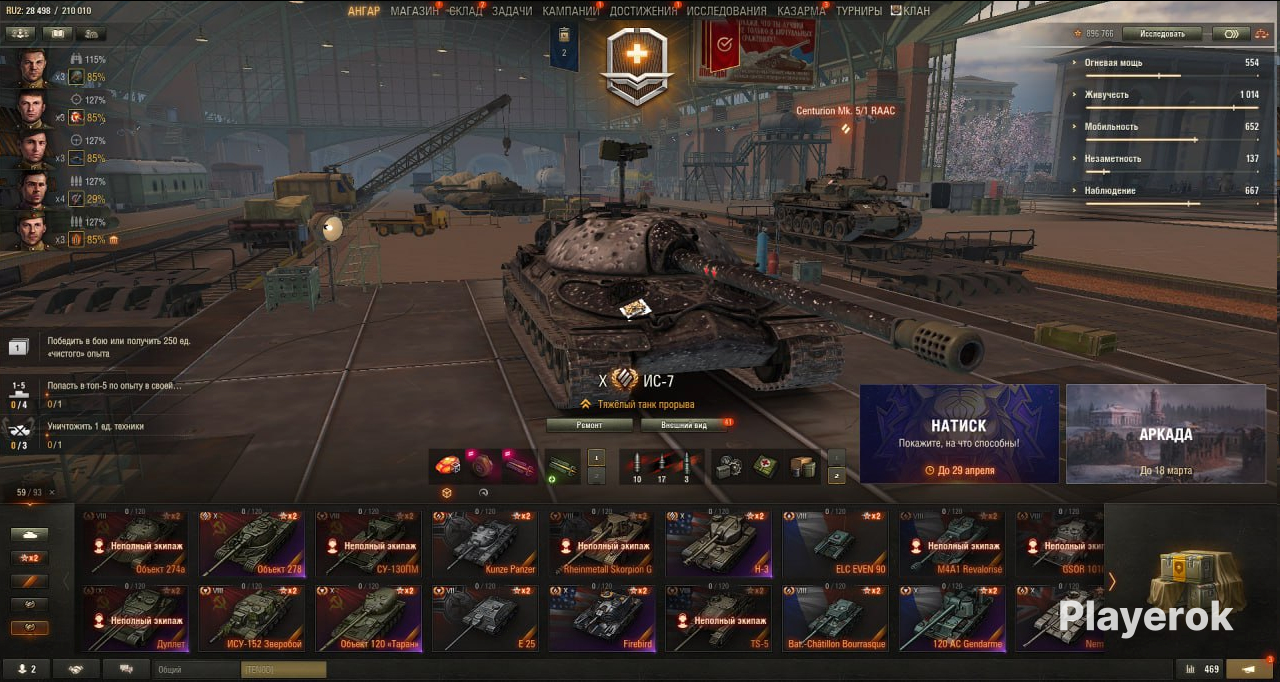Open the ЗАДАЧИ missions tab
Image resolution: width=1280 pixels, height=682 pixels.
point(512,11)
